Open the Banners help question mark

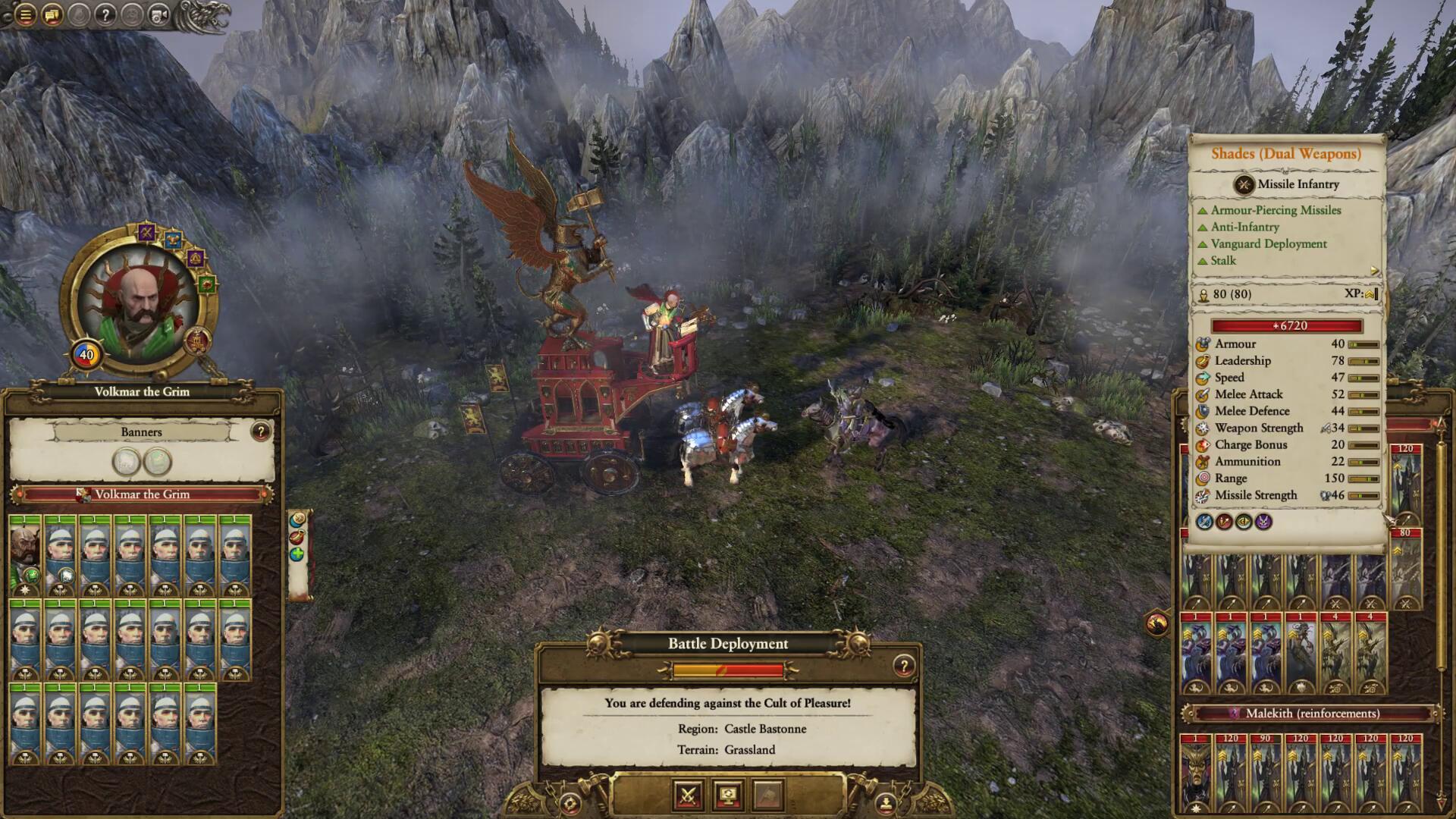260,431
